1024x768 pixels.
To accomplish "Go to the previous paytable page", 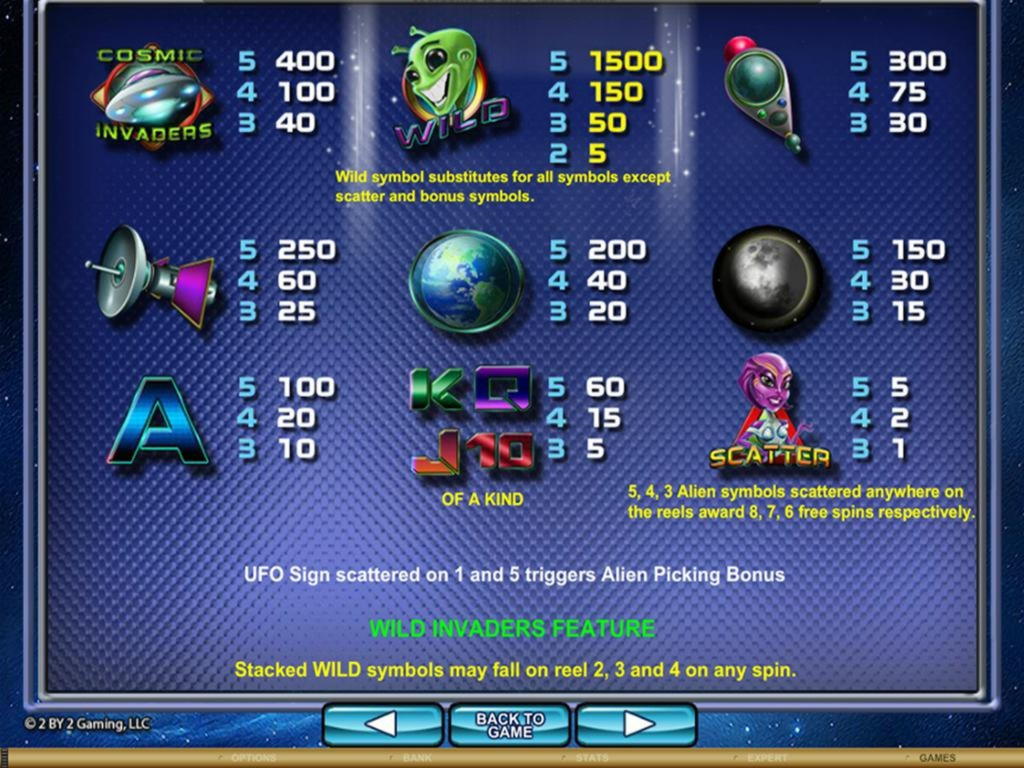I will 382,724.
